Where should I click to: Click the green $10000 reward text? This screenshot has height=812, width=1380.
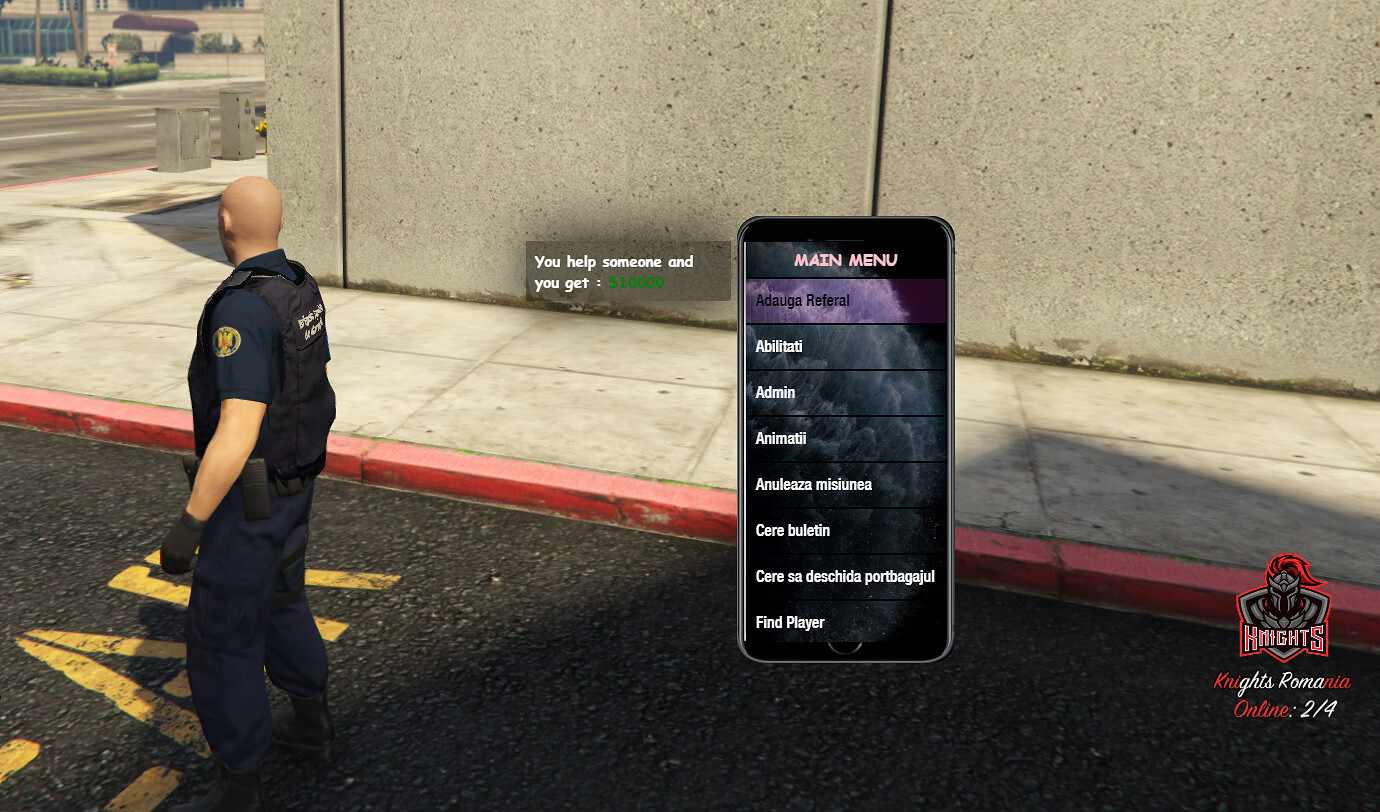[x=637, y=283]
